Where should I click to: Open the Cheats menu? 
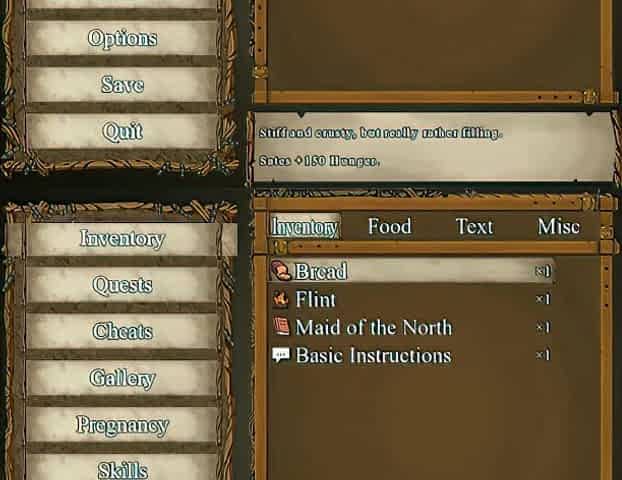pyautogui.click(x=122, y=332)
